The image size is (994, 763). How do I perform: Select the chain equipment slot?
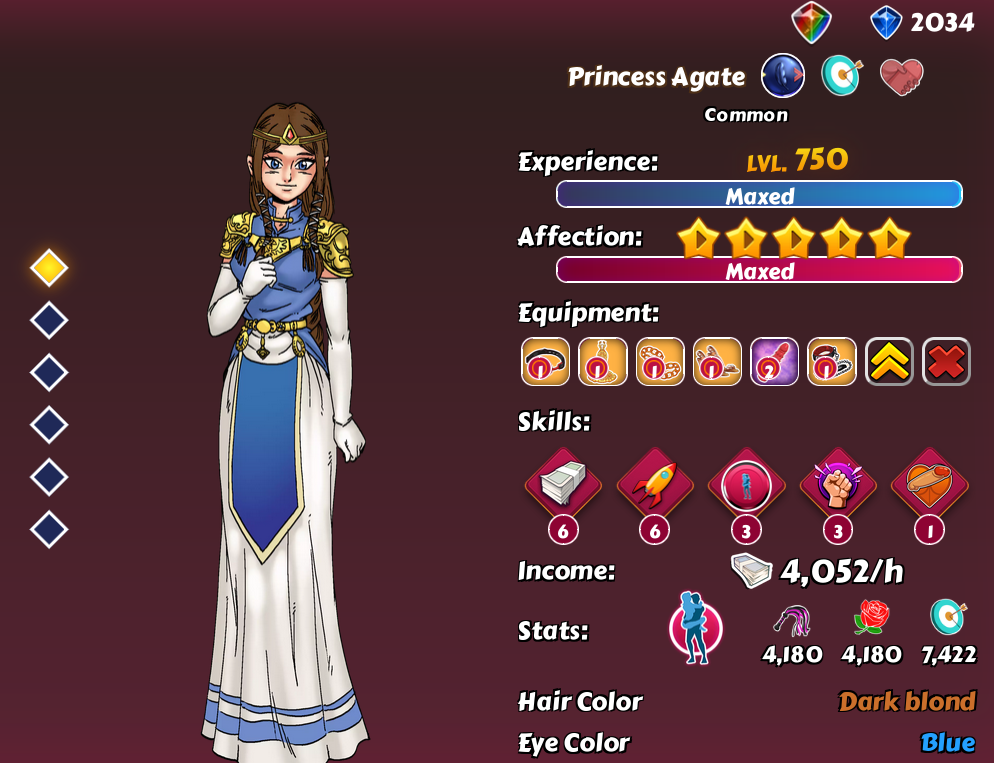click(x=660, y=361)
